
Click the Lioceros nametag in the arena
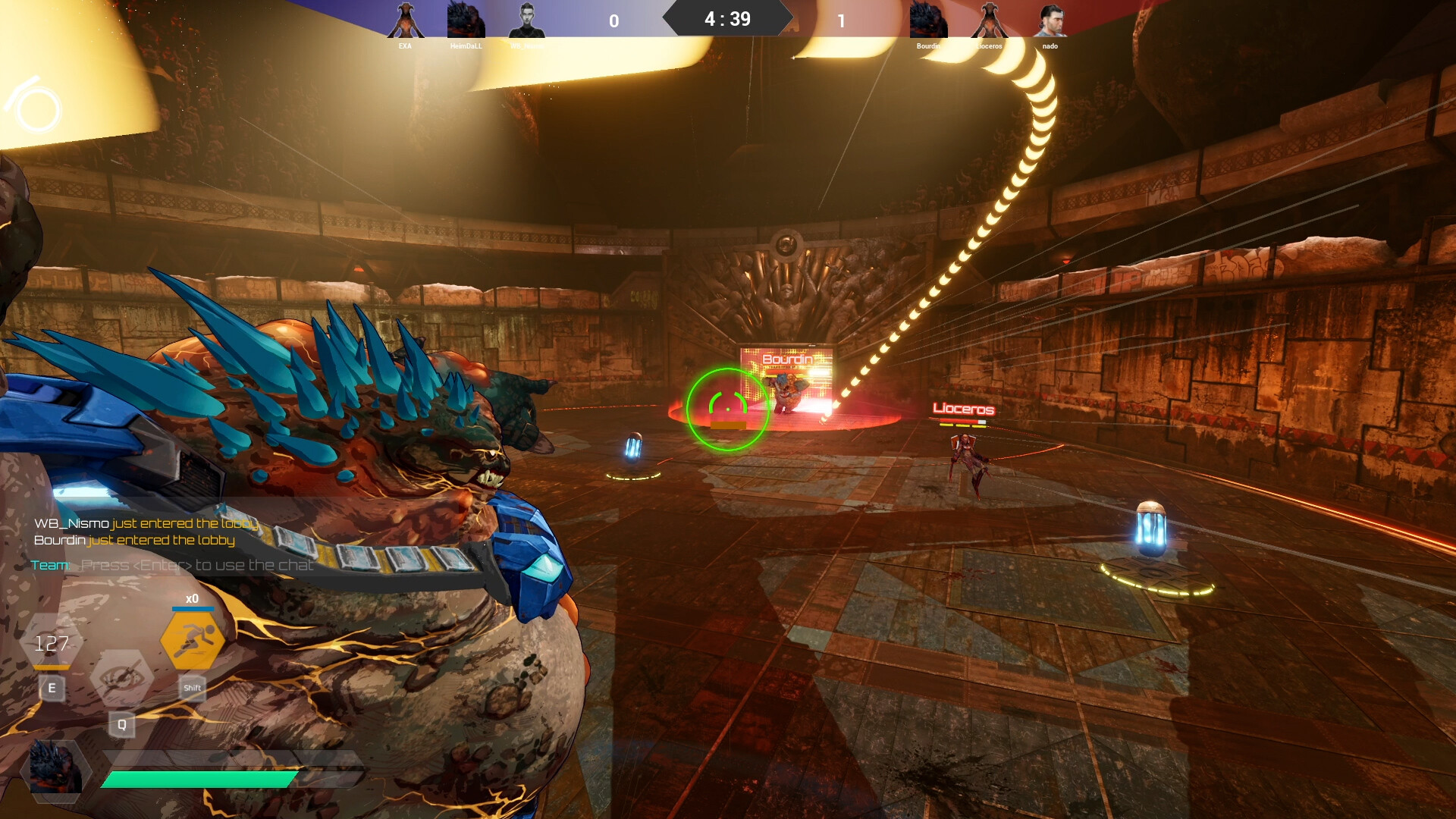tap(966, 410)
